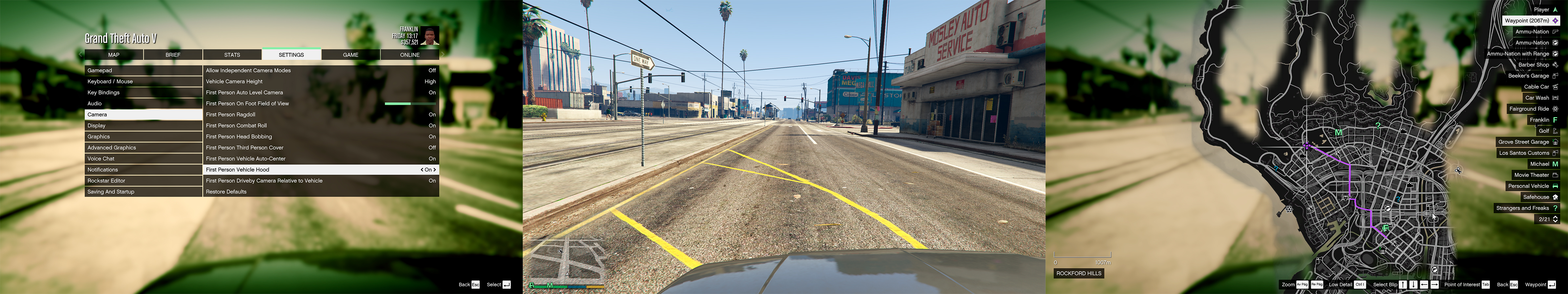Image resolution: width=1568 pixels, height=294 pixels.
Task: Choose Restore Defaults
Action: click(x=320, y=192)
